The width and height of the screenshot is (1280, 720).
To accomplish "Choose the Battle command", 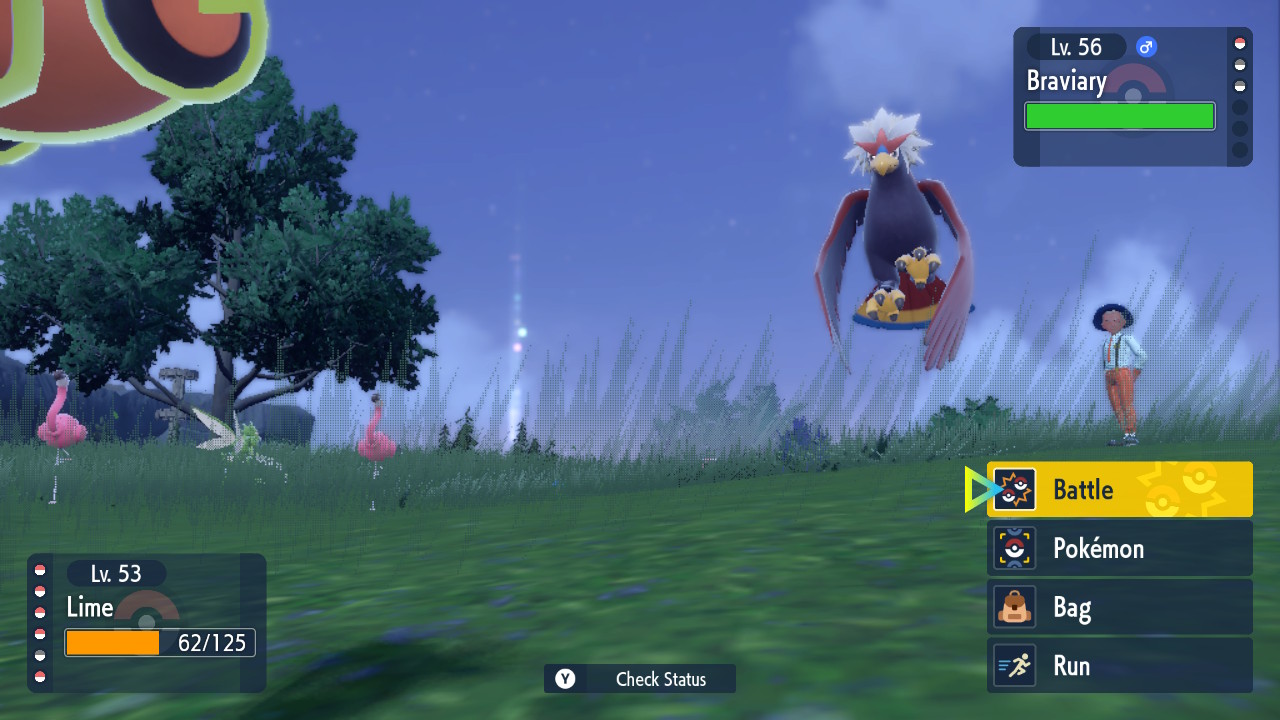I will (x=1119, y=489).
